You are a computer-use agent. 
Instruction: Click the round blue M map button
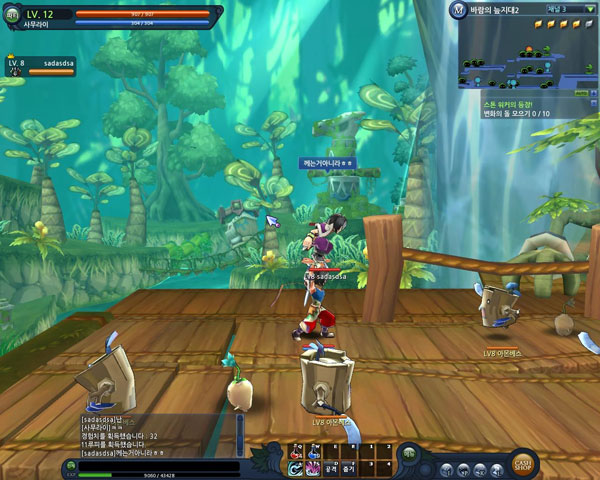click(456, 11)
